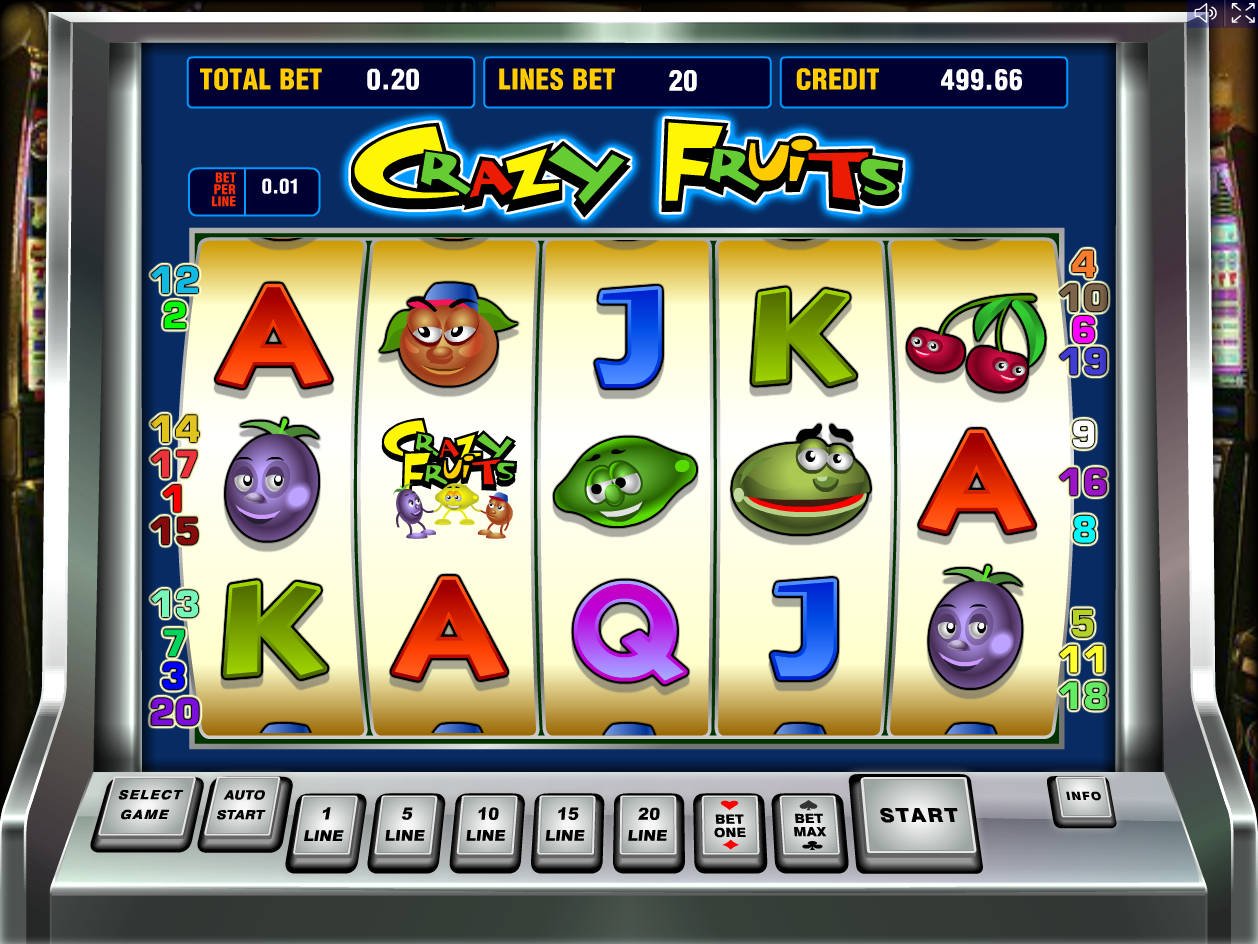Enable Auto Start spinning

point(243,806)
